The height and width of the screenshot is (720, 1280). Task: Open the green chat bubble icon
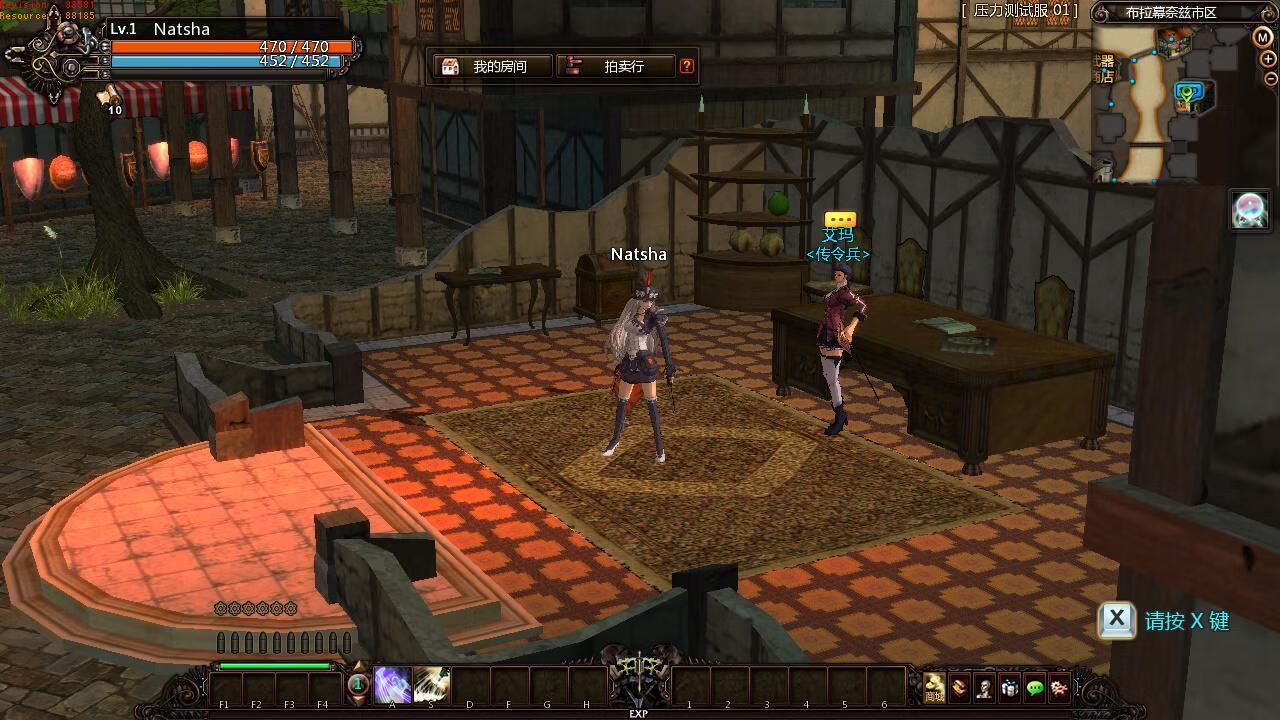(1035, 687)
